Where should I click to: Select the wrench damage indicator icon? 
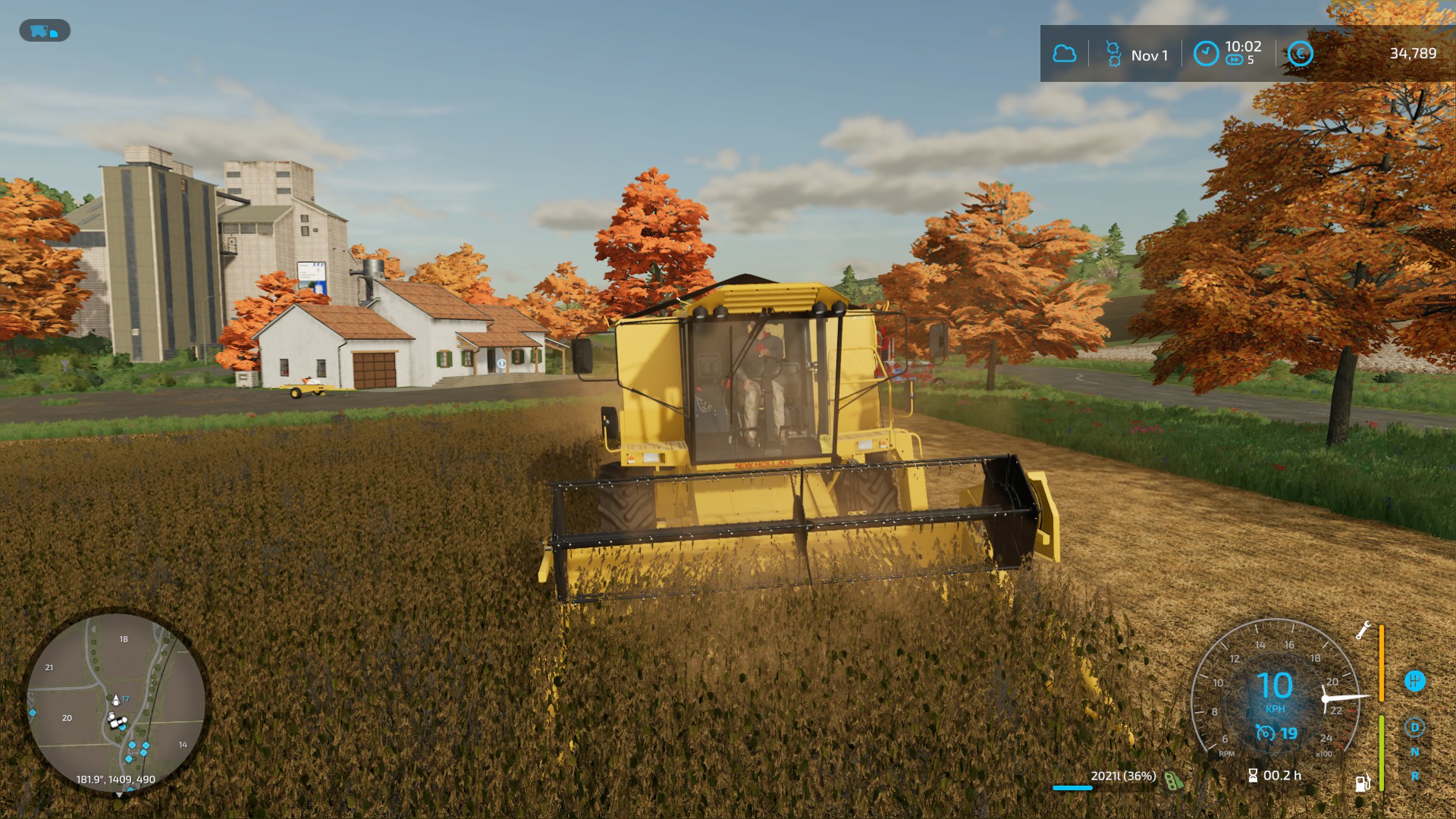(x=1363, y=630)
